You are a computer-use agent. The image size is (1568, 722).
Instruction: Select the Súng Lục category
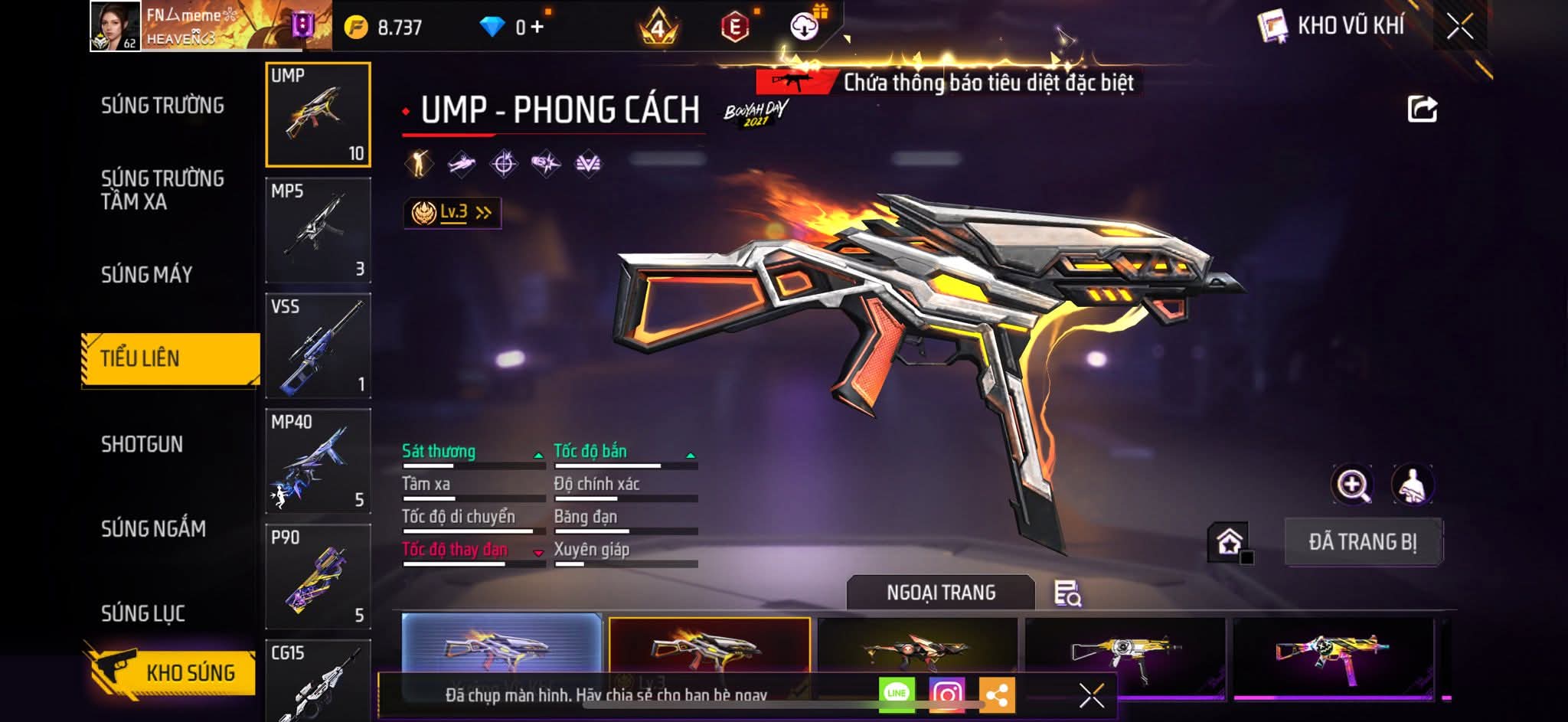(x=143, y=613)
